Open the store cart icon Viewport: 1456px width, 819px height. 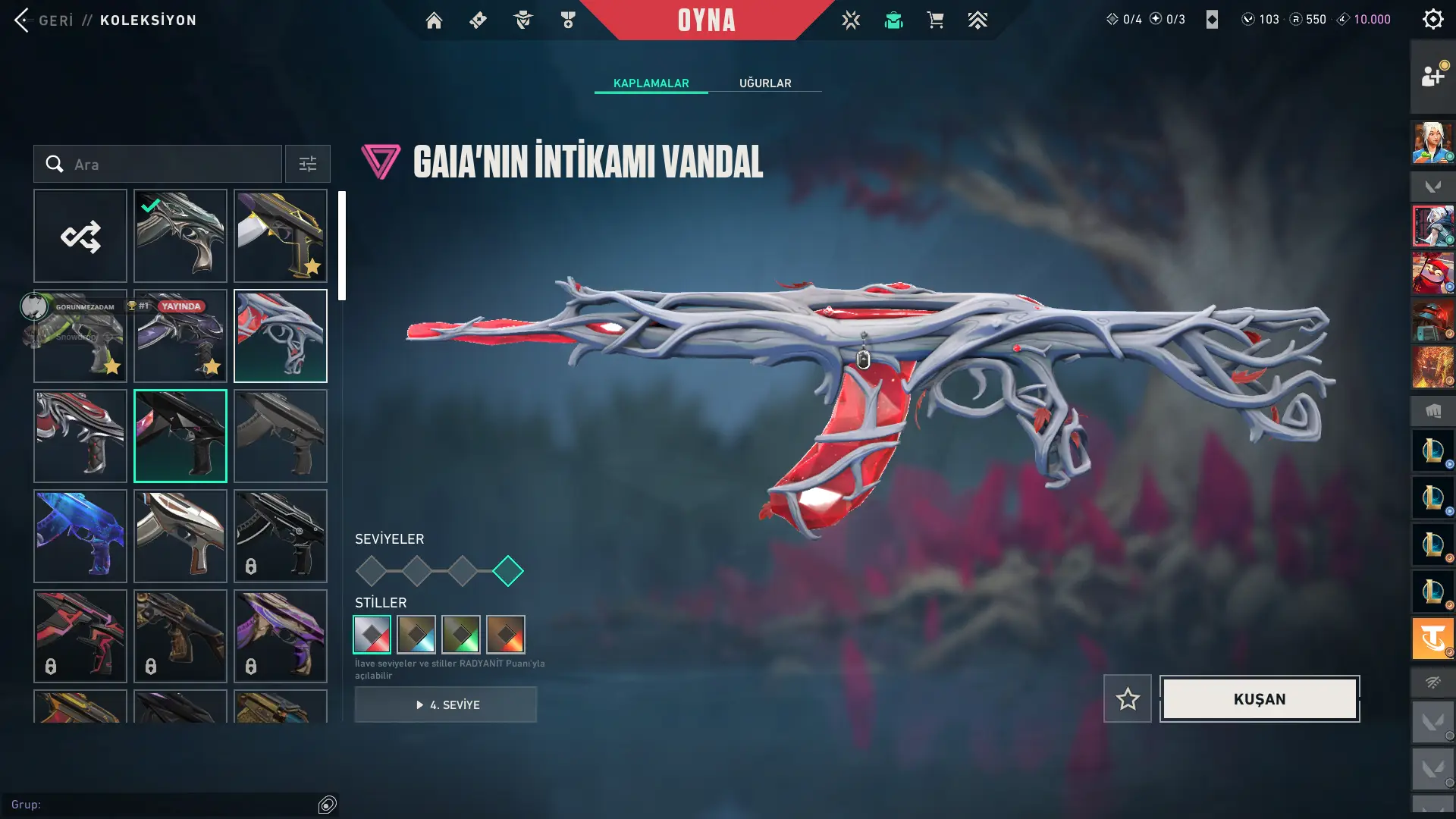coord(935,20)
